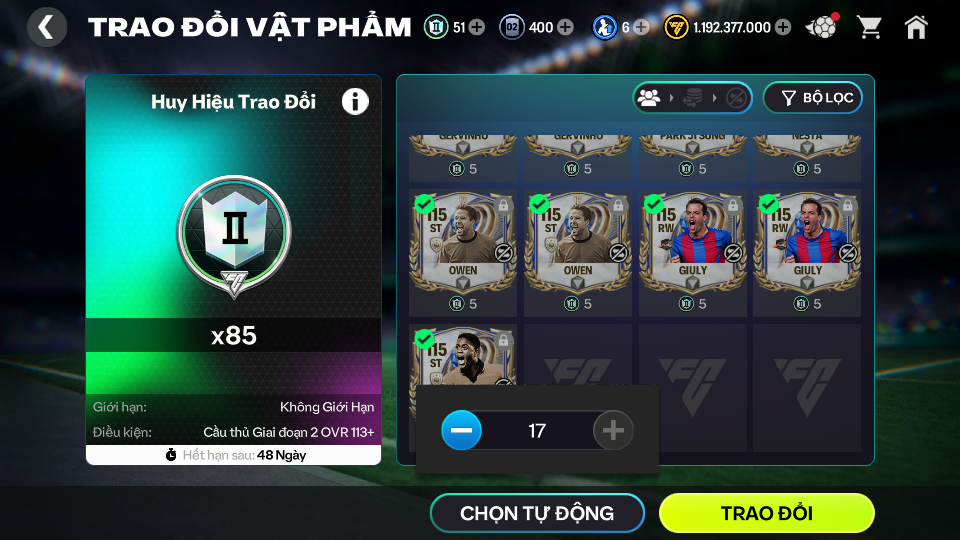960x540 pixels.
Task: Tap the plus beside 1.192.377.000 coins
Action: (x=782, y=27)
